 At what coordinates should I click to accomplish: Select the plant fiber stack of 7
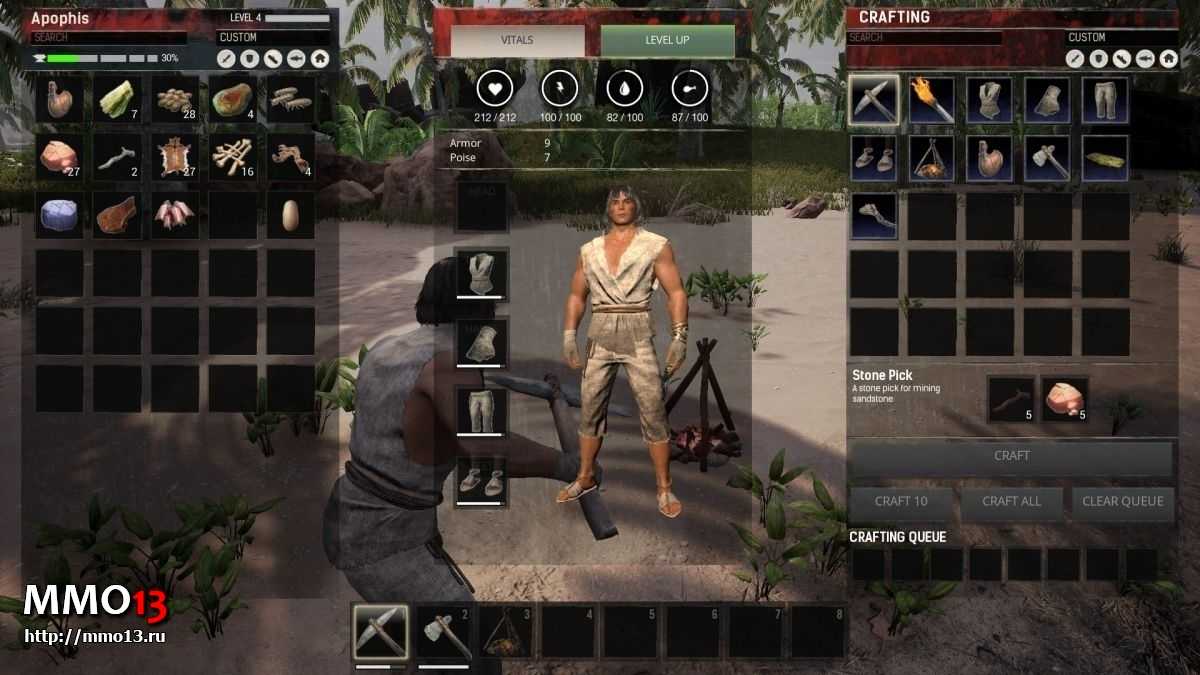(117, 99)
